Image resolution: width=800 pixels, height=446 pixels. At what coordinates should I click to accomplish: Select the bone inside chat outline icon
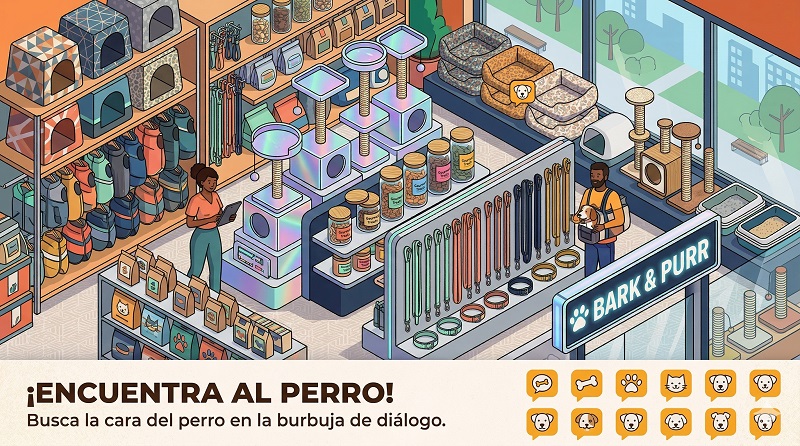click(541, 382)
